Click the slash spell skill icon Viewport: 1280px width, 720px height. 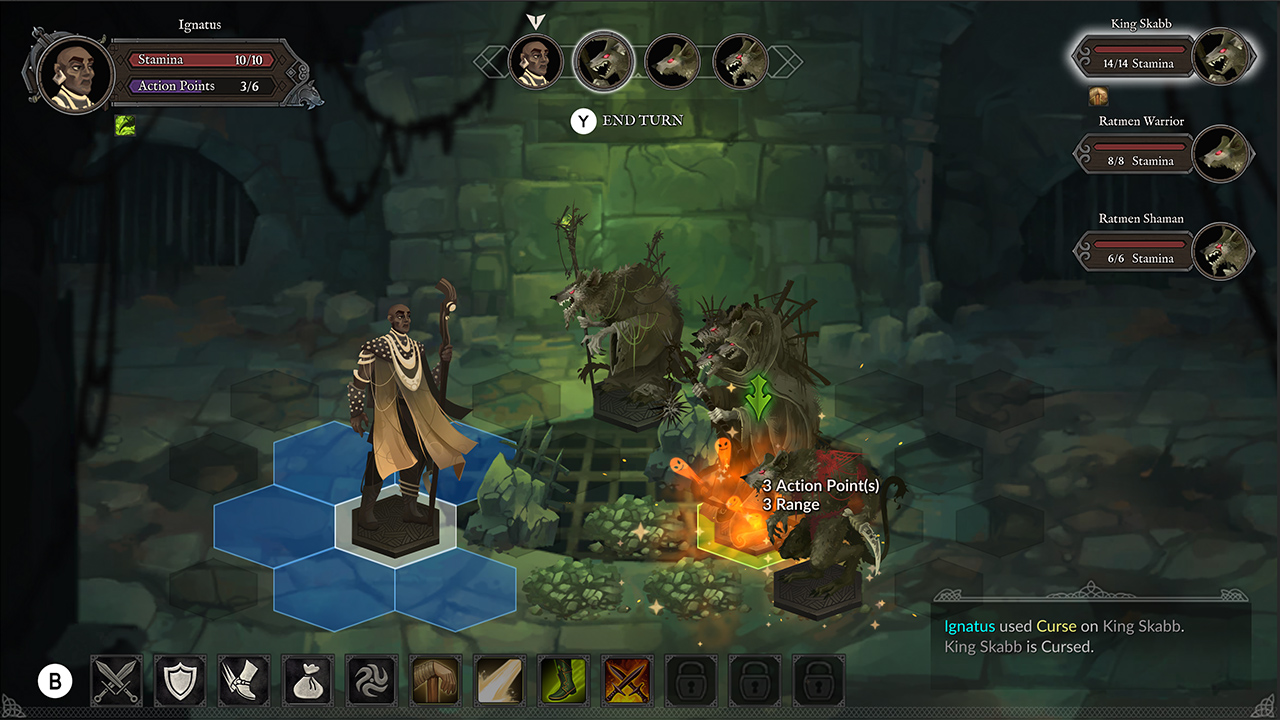[x=499, y=679]
